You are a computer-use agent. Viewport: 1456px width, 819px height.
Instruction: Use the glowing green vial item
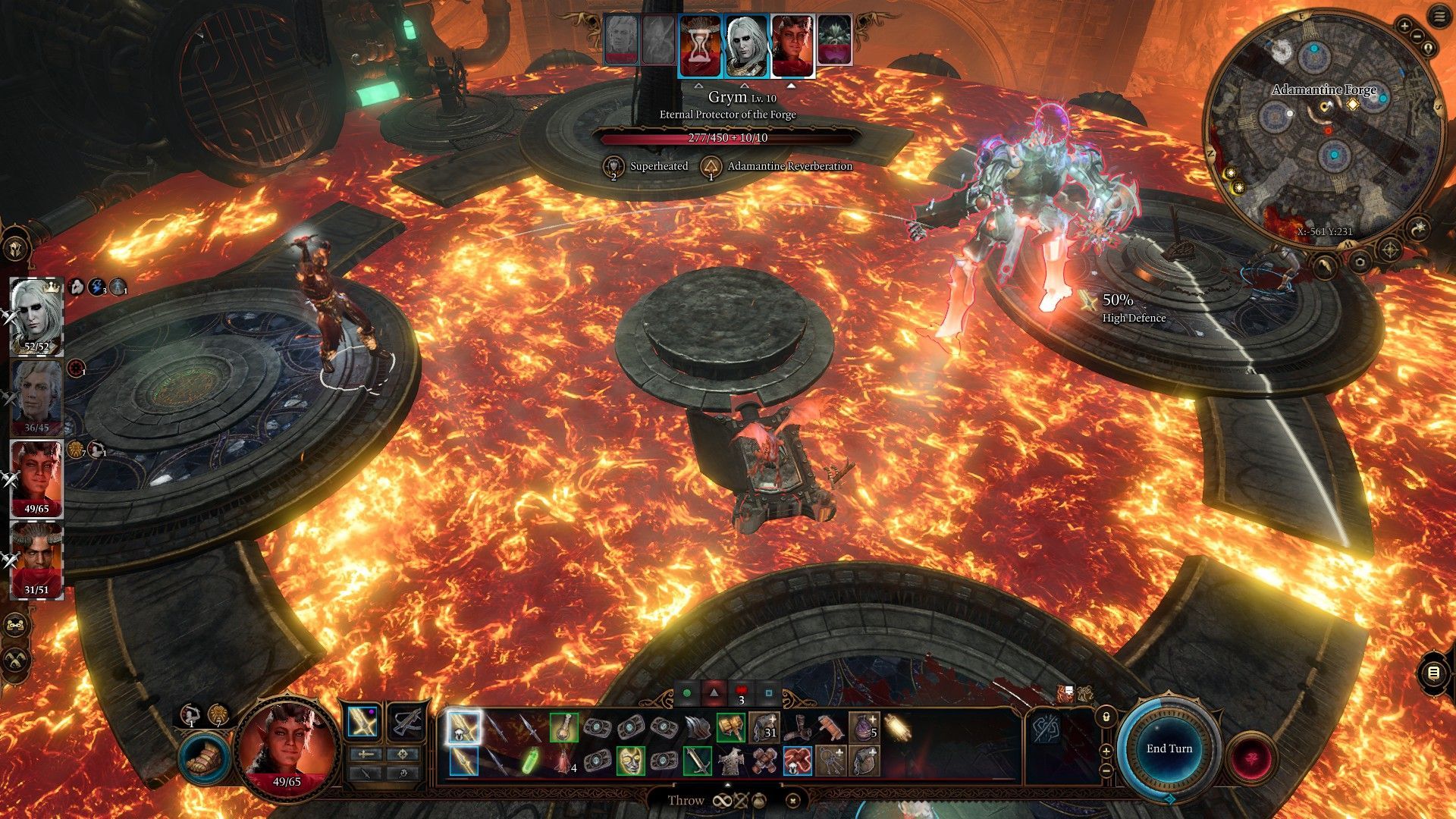point(531,761)
